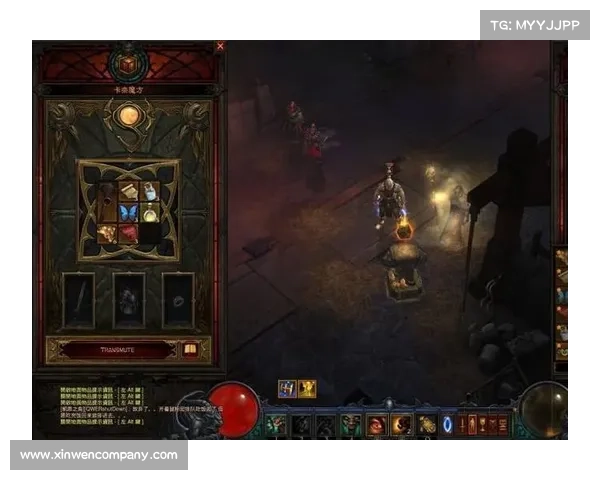Choose the white jar item in the cube

[x=149, y=191]
